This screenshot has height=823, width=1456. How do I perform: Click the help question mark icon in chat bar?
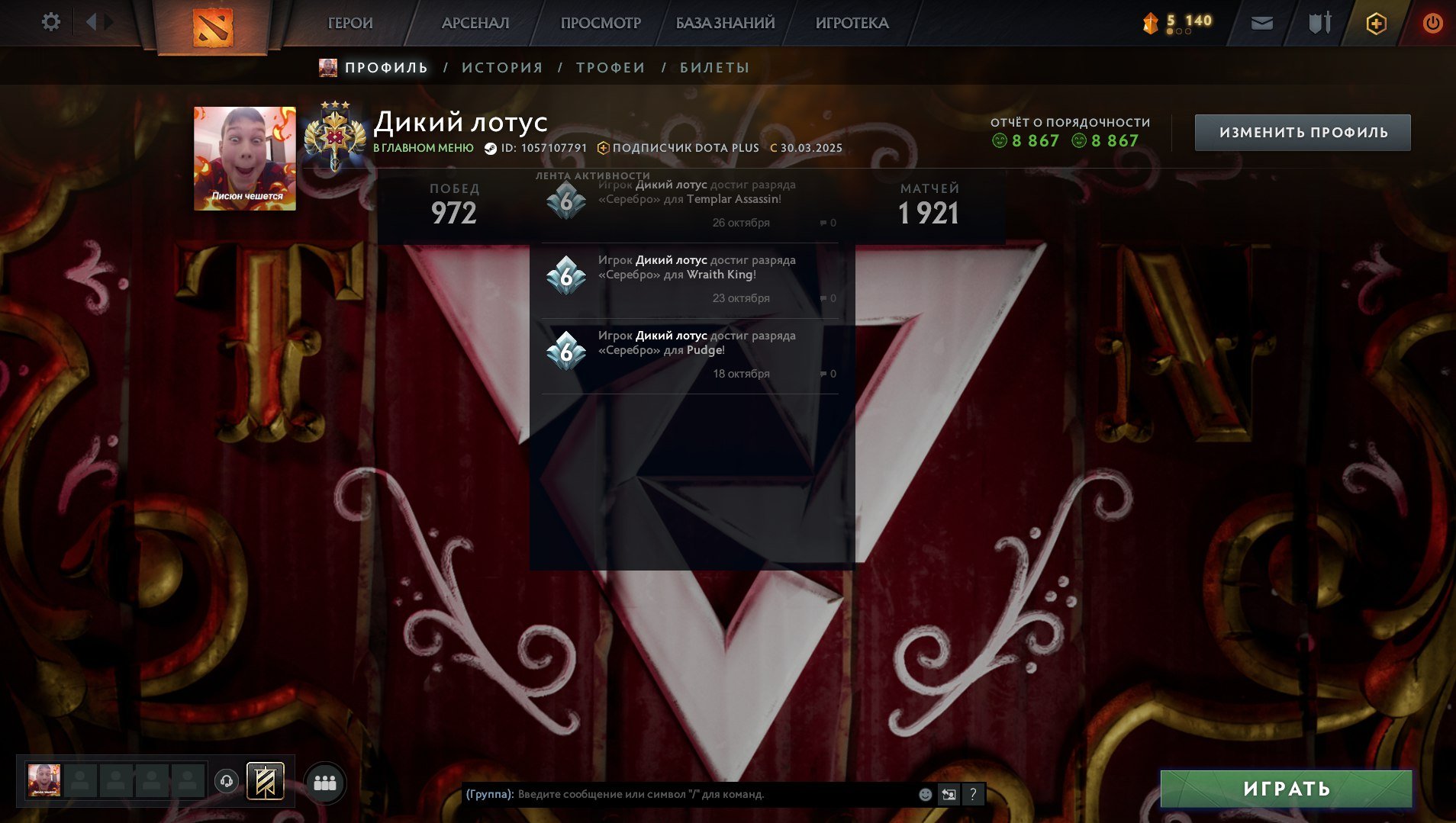tap(972, 794)
